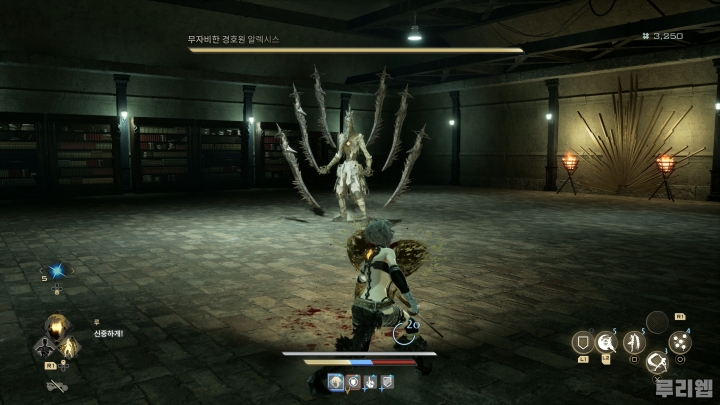This screenshot has height=405, width=720.
Task: Click the empty round skill slot
Action: pyautogui.click(x=656, y=322)
